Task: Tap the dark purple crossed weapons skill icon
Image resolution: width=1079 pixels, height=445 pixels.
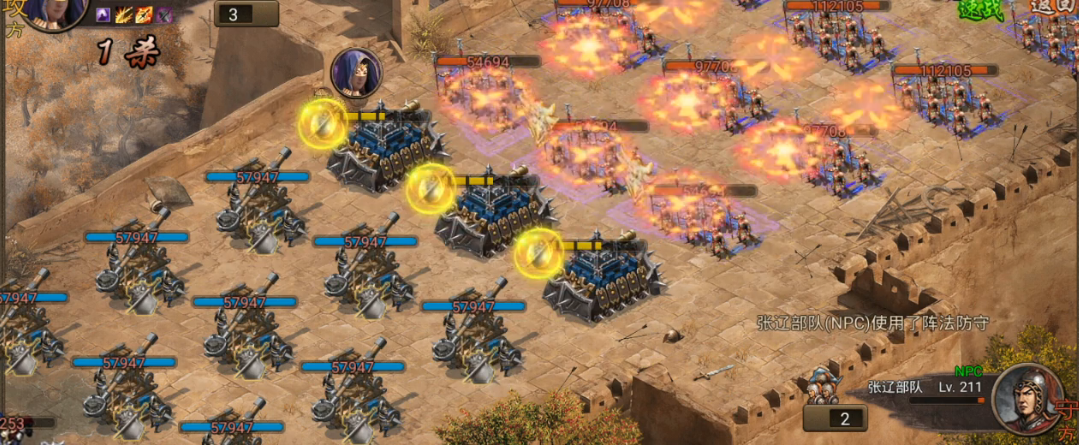Action: click(x=166, y=15)
